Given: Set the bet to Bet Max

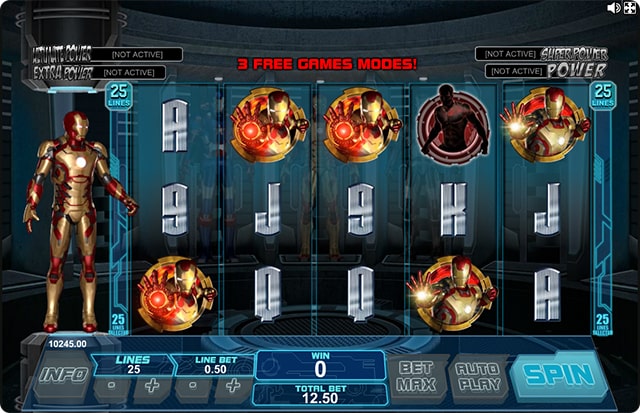Looking at the screenshot, I should click(415, 377).
